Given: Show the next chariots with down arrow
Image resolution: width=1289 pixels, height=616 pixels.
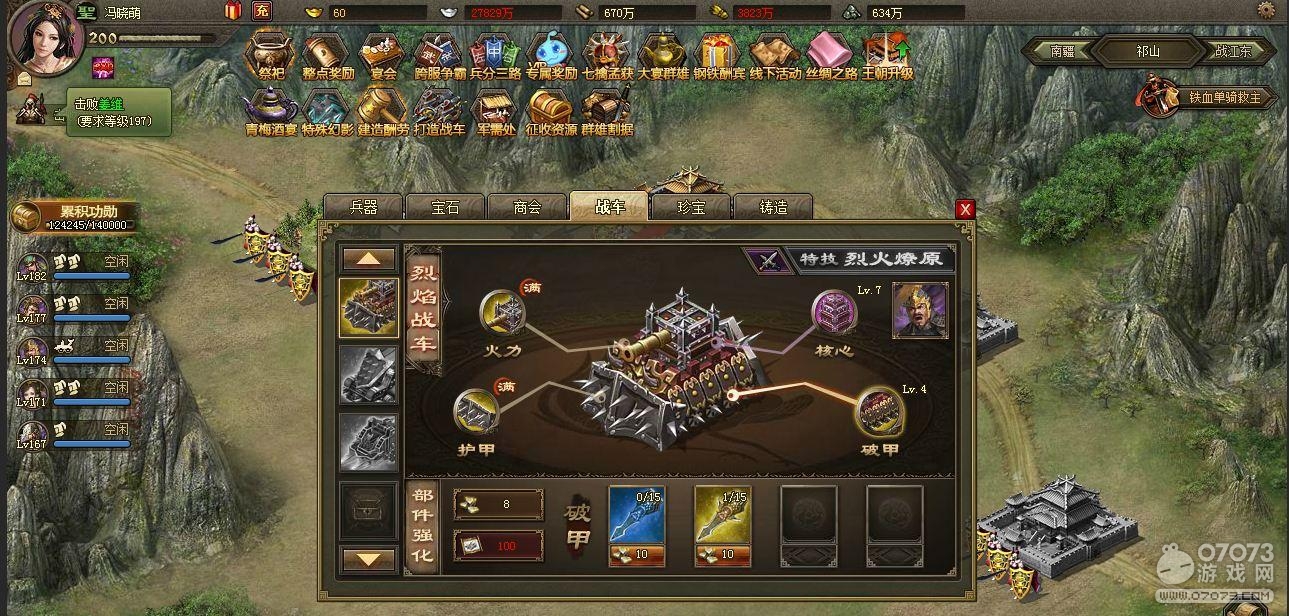Looking at the screenshot, I should 369,558.
